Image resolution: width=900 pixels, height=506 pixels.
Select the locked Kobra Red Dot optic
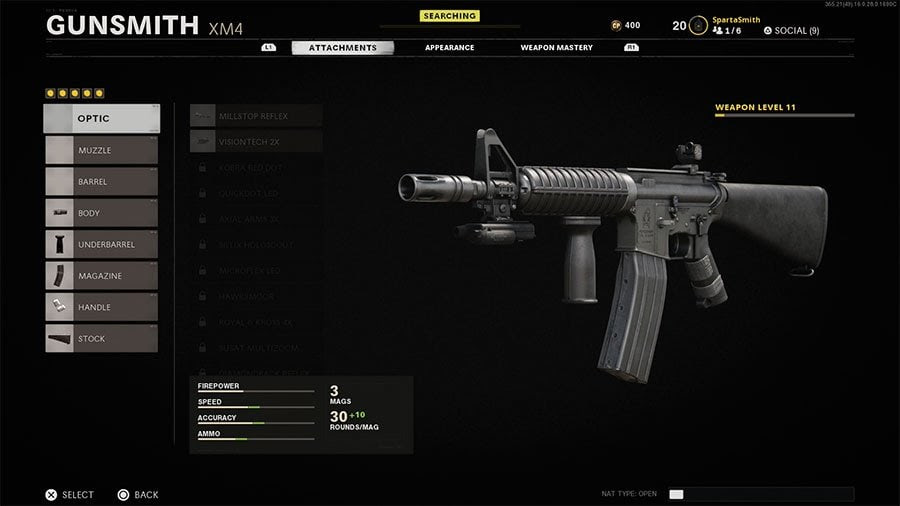tap(256, 167)
